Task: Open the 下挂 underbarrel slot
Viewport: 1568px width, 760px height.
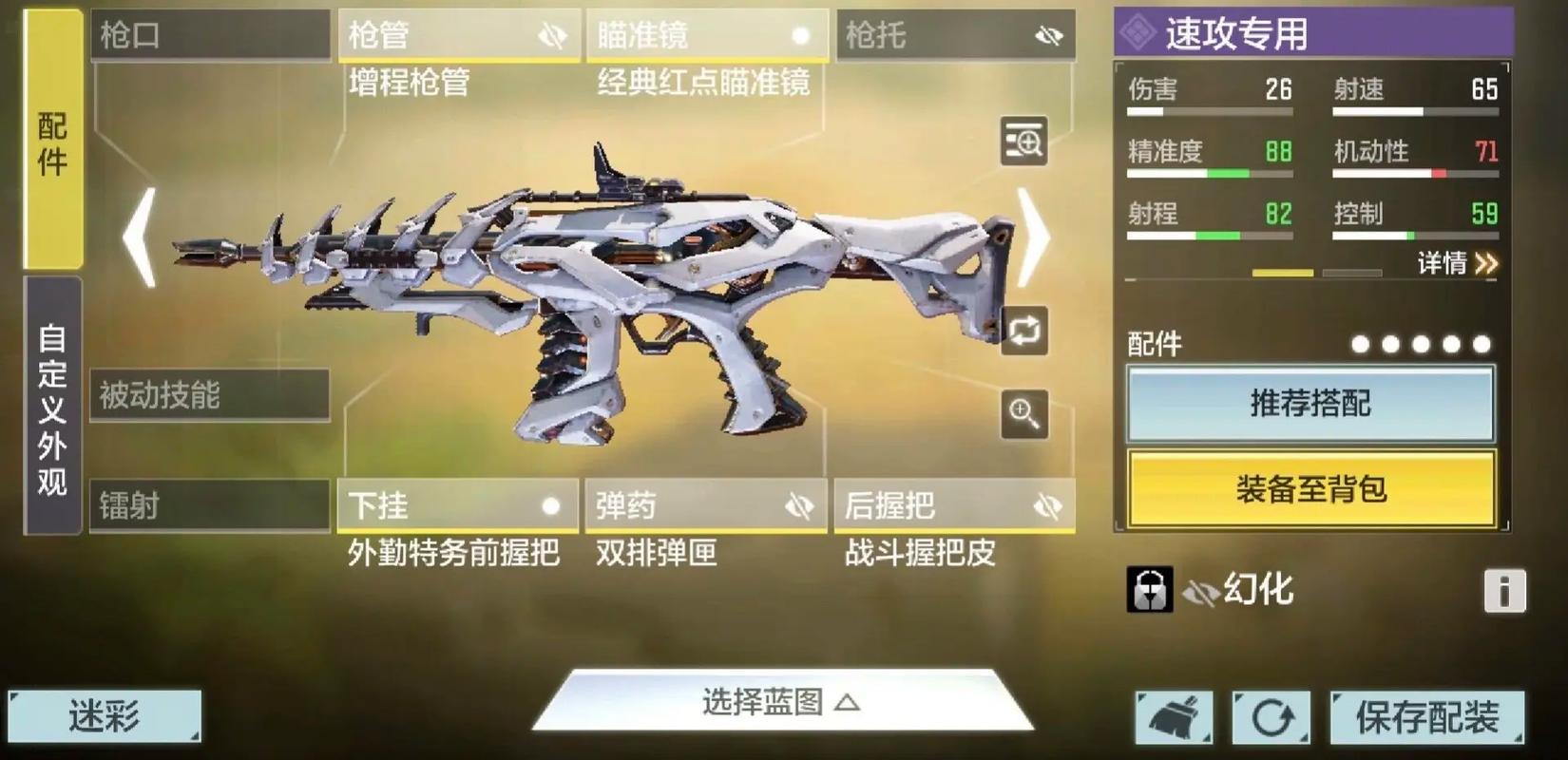Action: click(457, 505)
